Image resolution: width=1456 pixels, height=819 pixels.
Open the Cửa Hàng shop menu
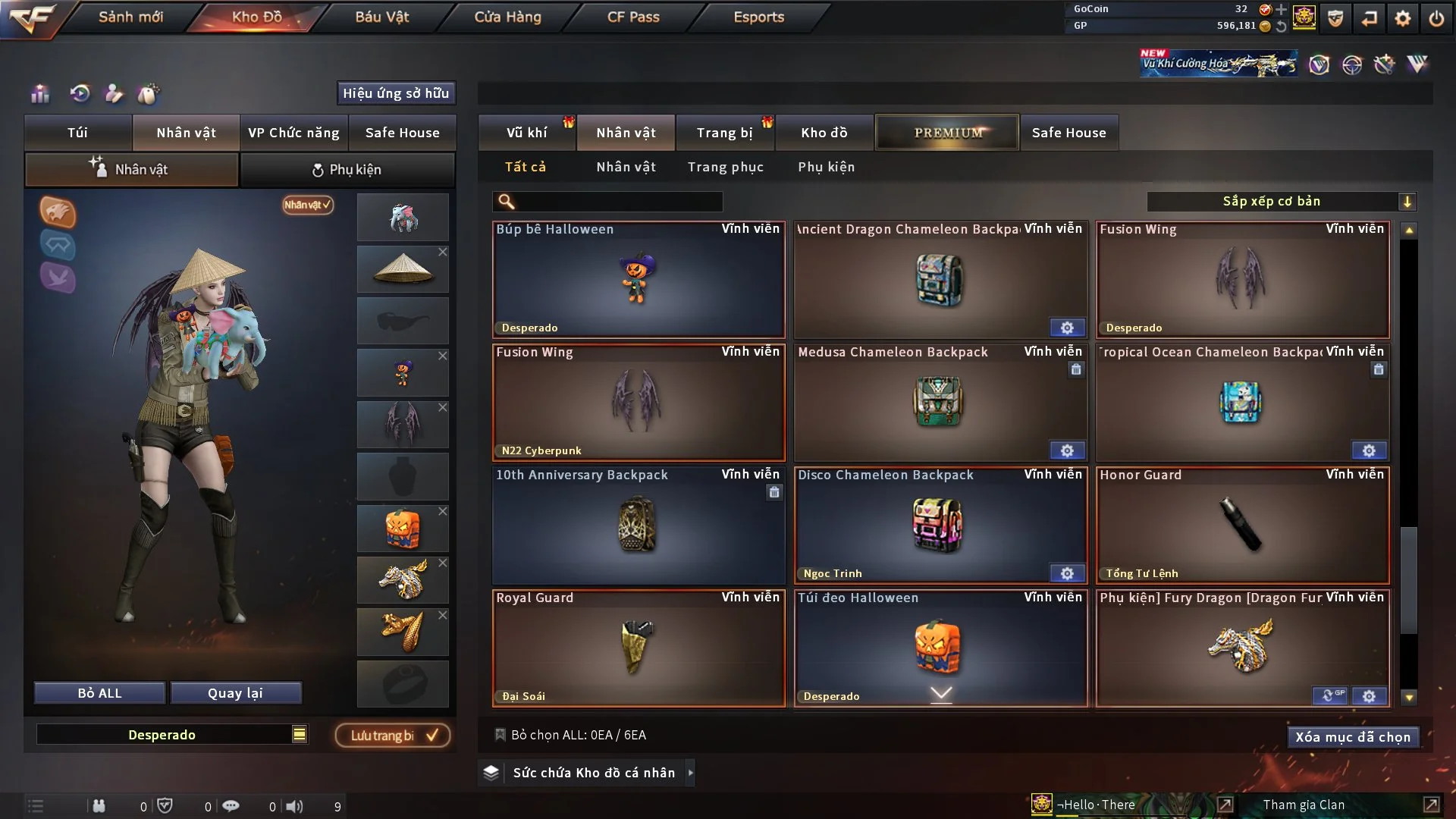coord(507,17)
